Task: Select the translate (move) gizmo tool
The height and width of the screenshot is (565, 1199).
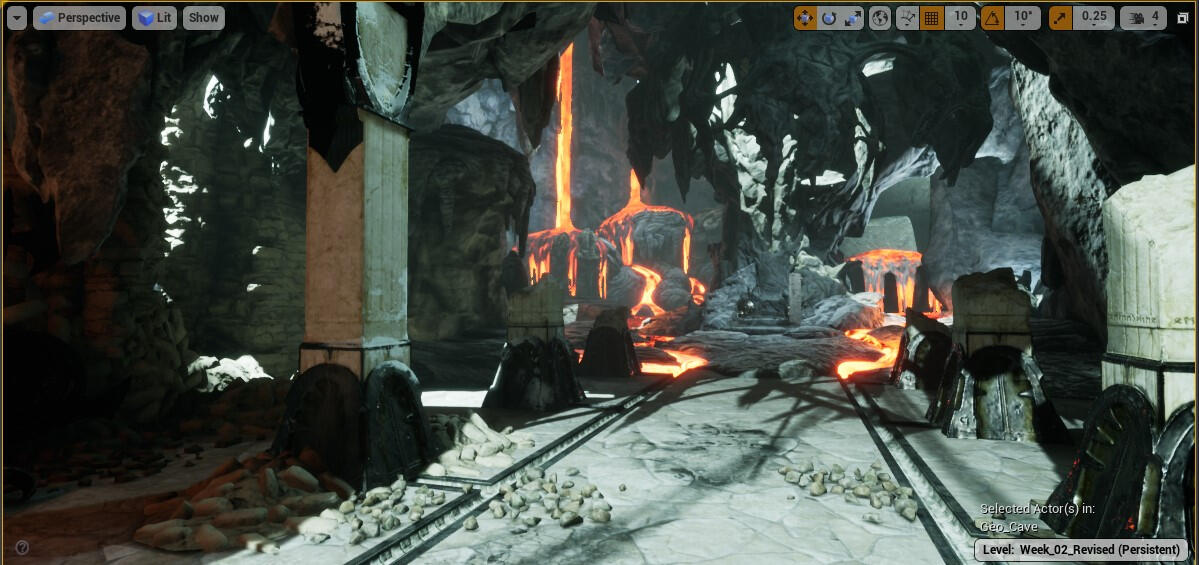Action: pyautogui.click(x=806, y=17)
